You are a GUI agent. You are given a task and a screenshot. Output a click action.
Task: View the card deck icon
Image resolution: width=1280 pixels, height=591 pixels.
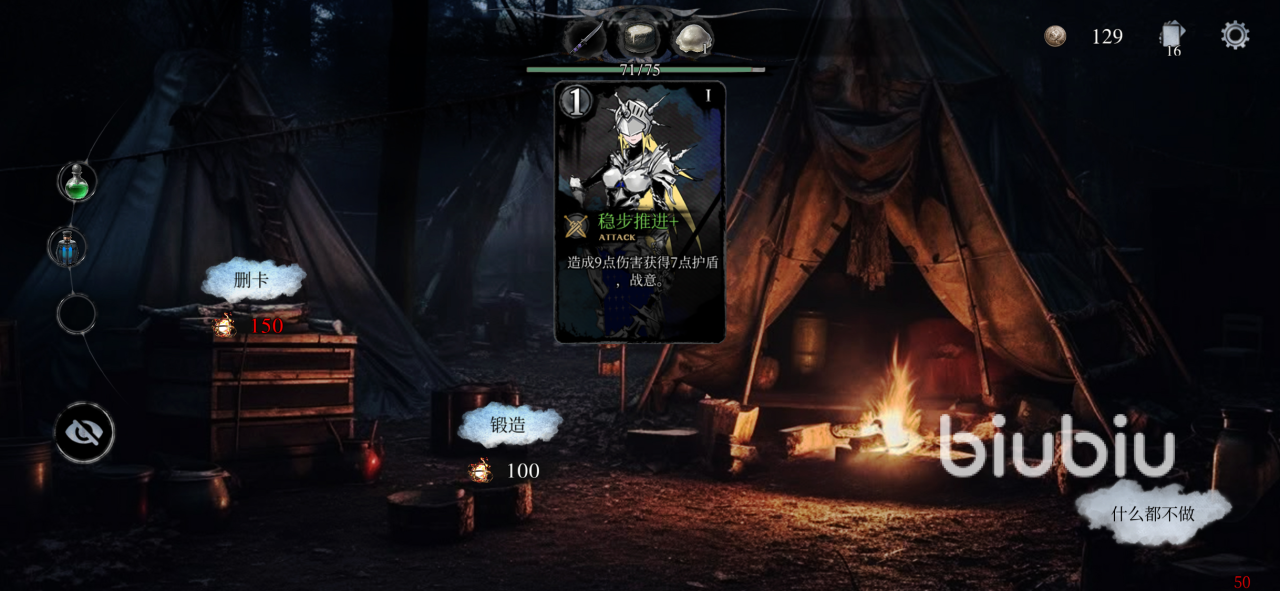1172,37
